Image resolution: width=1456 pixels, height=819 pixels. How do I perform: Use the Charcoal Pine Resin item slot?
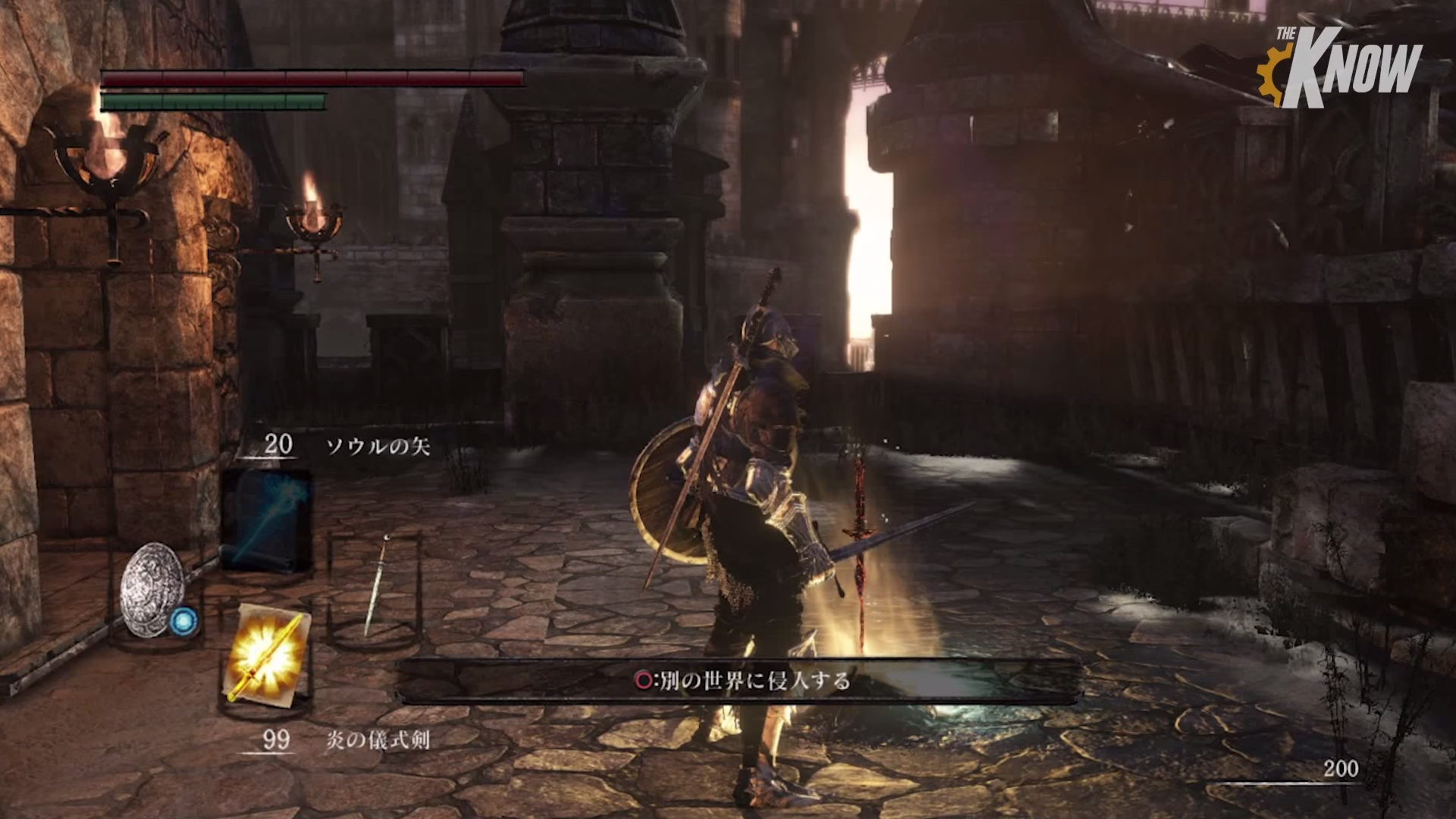[266, 654]
